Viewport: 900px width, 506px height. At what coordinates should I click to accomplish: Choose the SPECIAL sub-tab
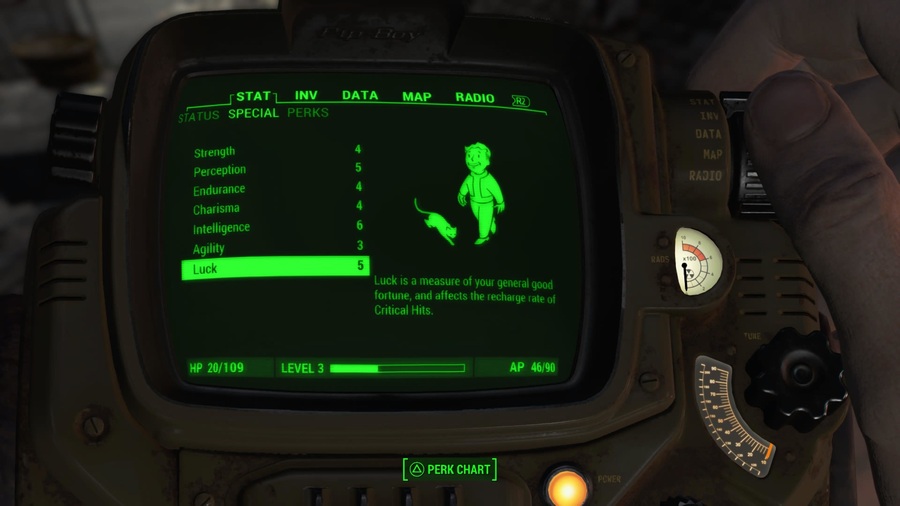click(253, 114)
